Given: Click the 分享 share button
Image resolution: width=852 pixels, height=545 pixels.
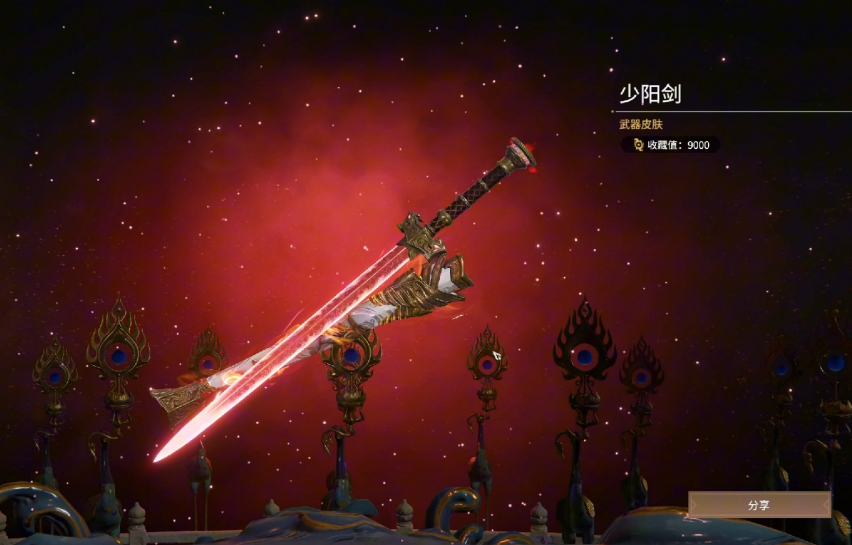Looking at the screenshot, I should 759,505.
